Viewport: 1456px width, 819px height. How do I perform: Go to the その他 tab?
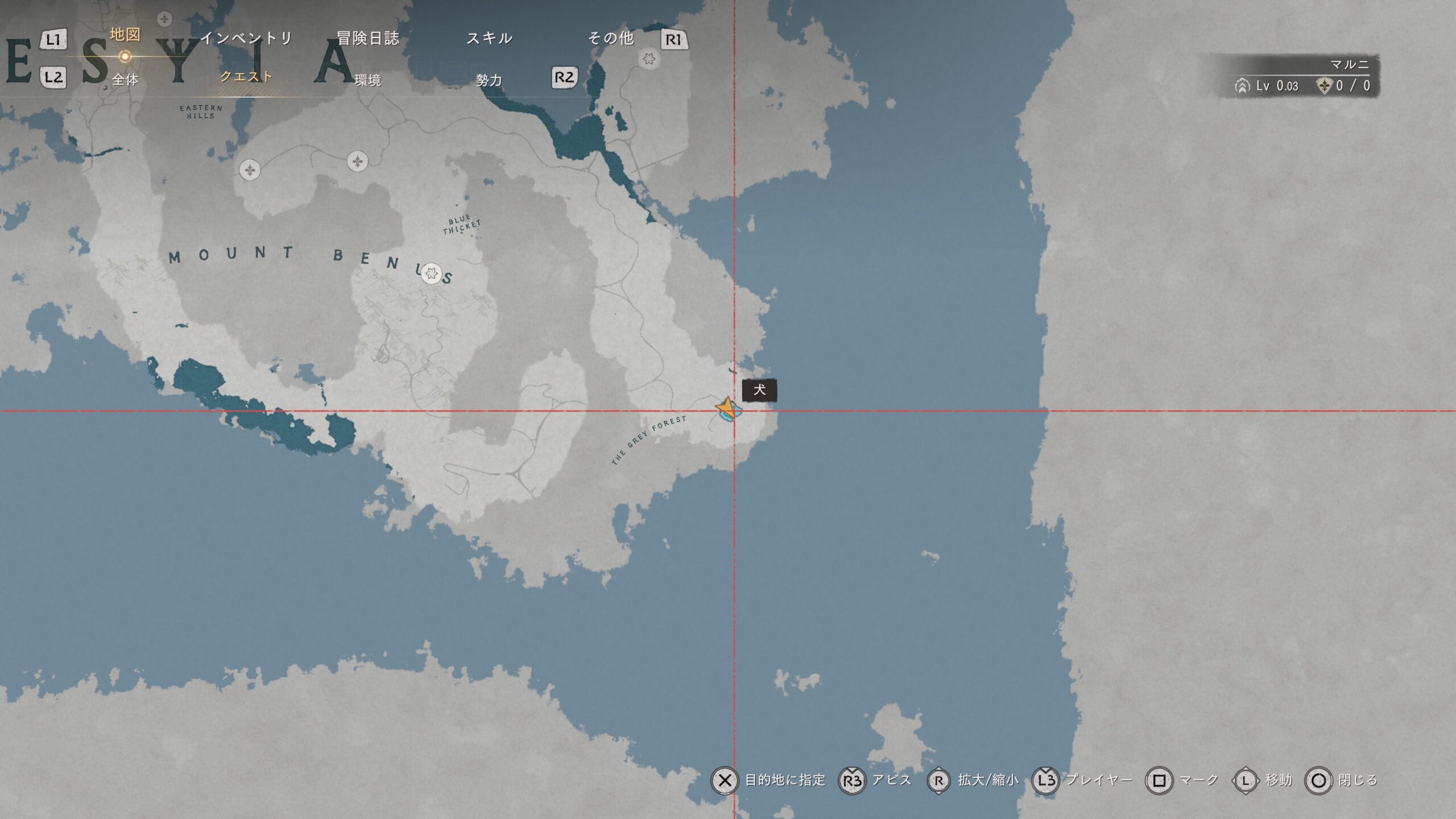pyautogui.click(x=610, y=38)
